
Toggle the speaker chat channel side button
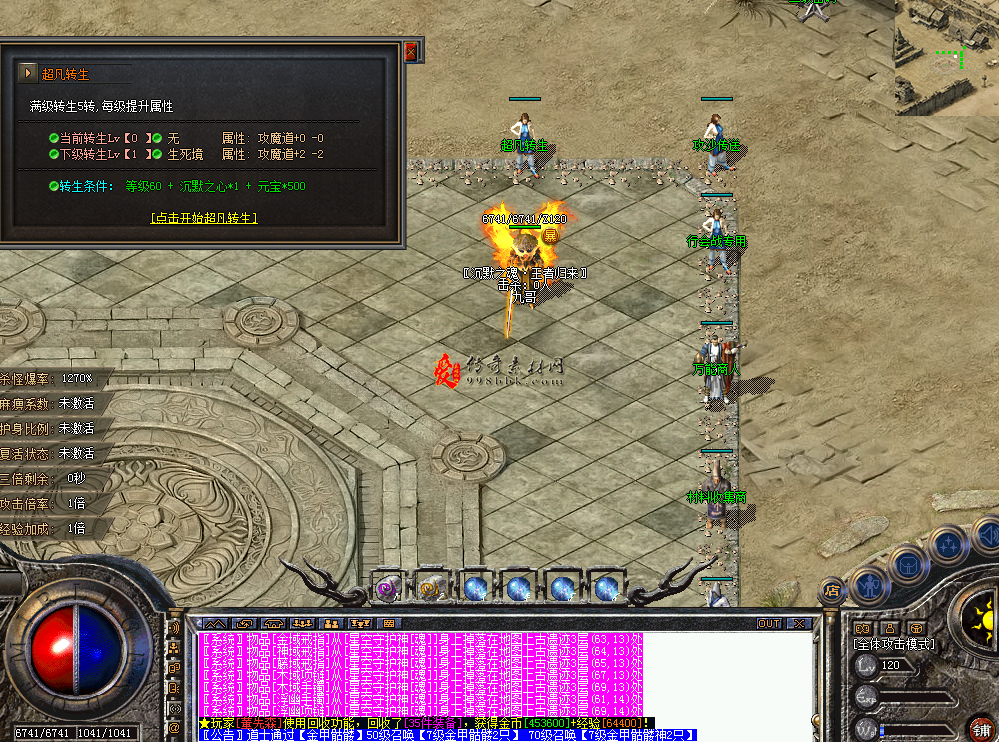pos(176,627)
